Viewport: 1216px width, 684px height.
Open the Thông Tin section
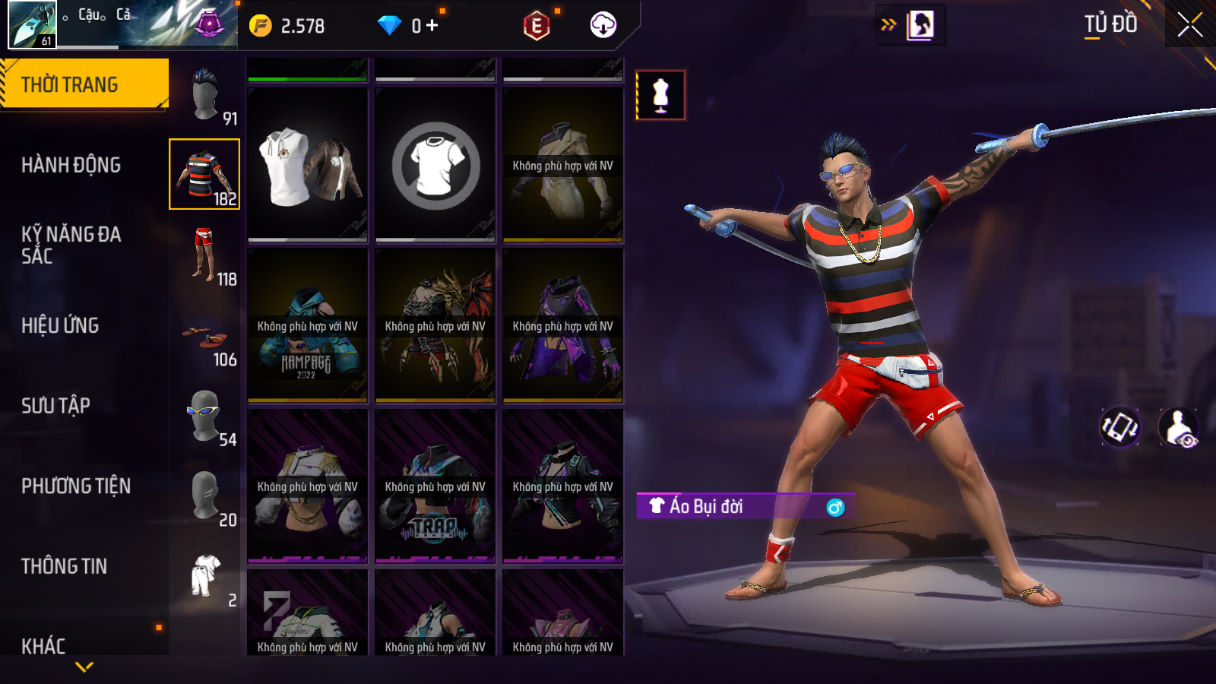(x=64, y=566)
